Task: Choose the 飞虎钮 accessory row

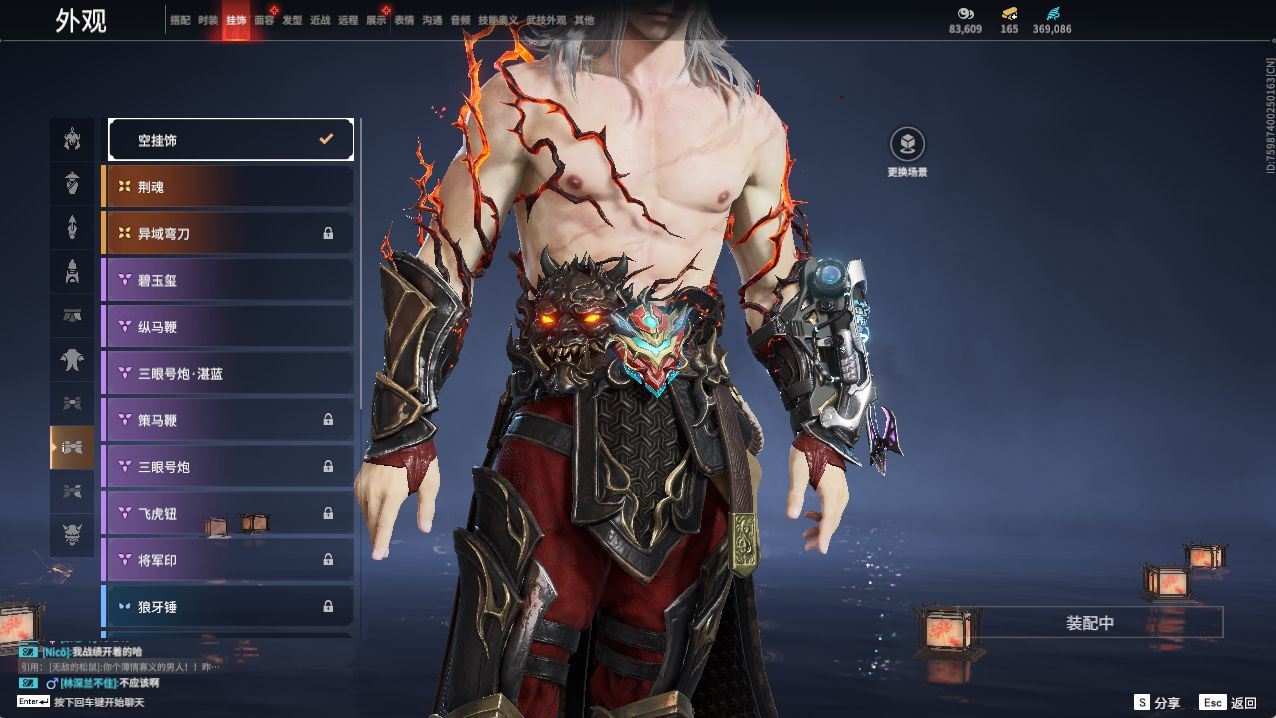Action: click(x=230, y=513)
